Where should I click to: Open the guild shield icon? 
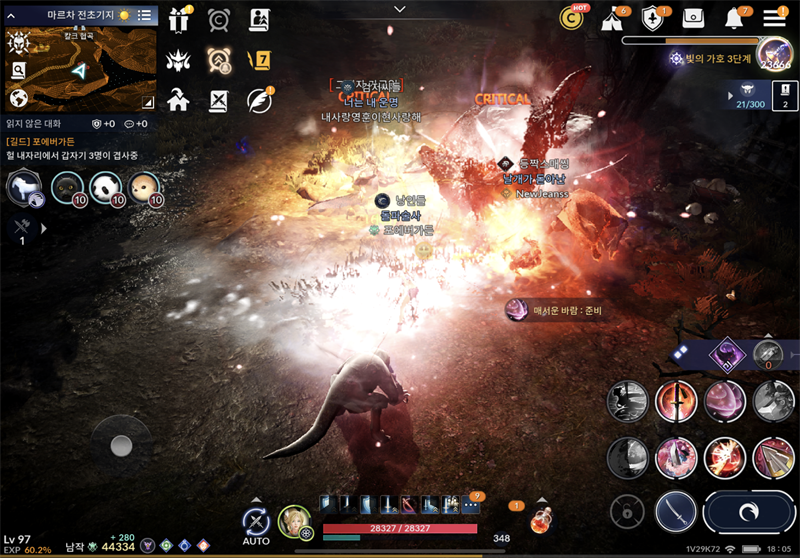click(x=653, y=18)
